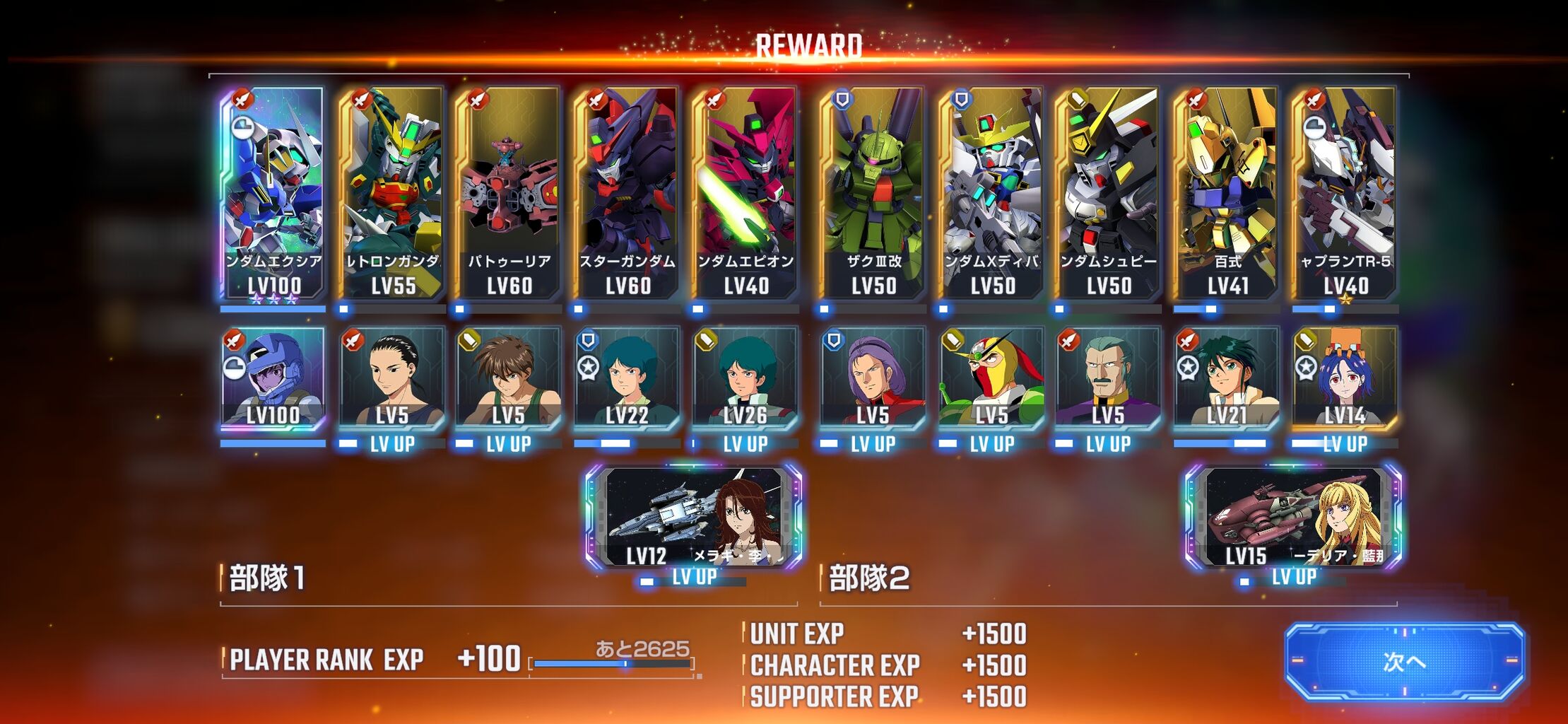1568x724 pixels.
Task: Choose the Altron Gundam LV55 unit card
Action: tap(392, 193)
